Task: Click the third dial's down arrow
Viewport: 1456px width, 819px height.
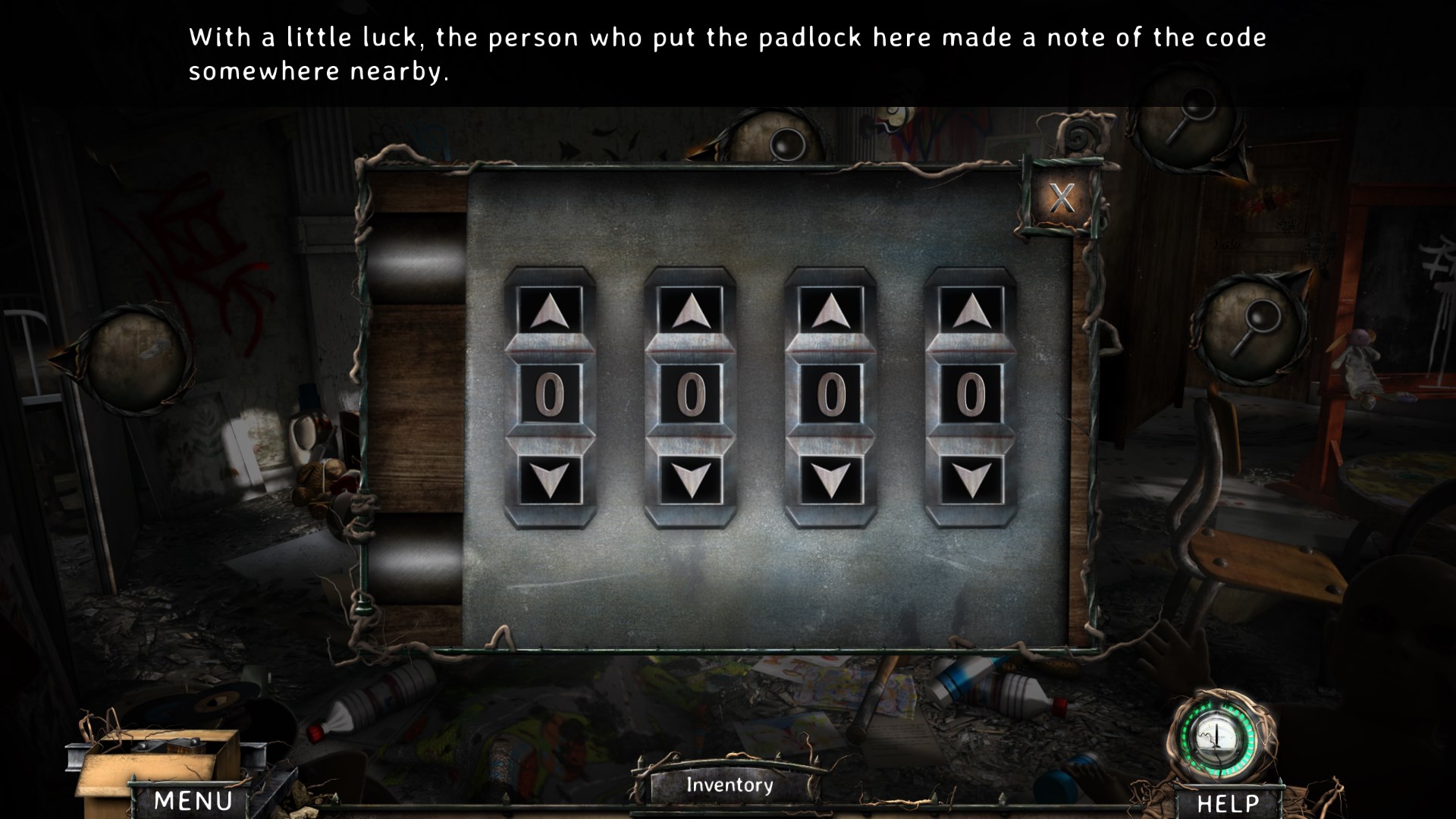Action: [831, 480]
